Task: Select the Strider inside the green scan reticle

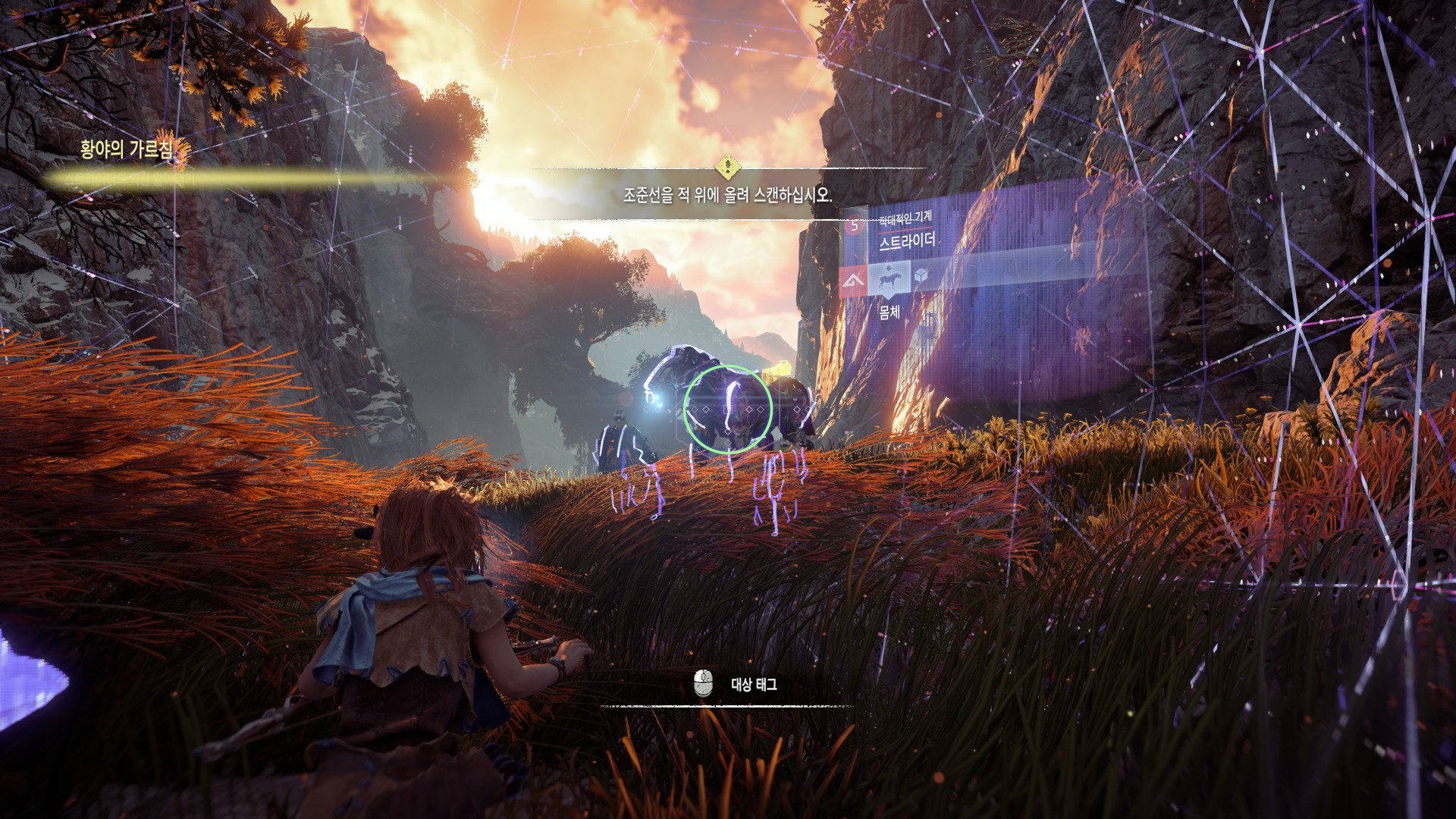Action: point(727,410)
